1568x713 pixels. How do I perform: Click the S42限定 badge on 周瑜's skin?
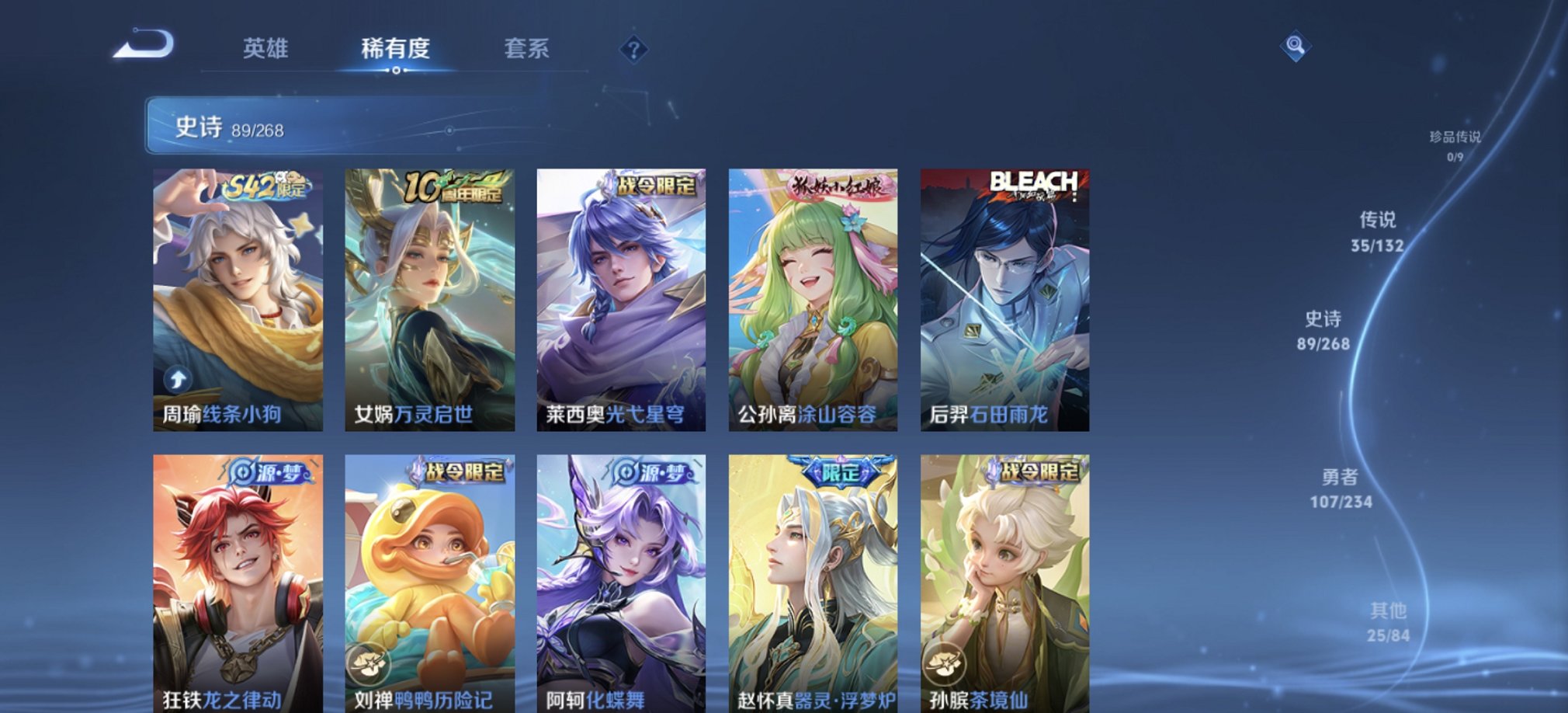pos(265,186)
